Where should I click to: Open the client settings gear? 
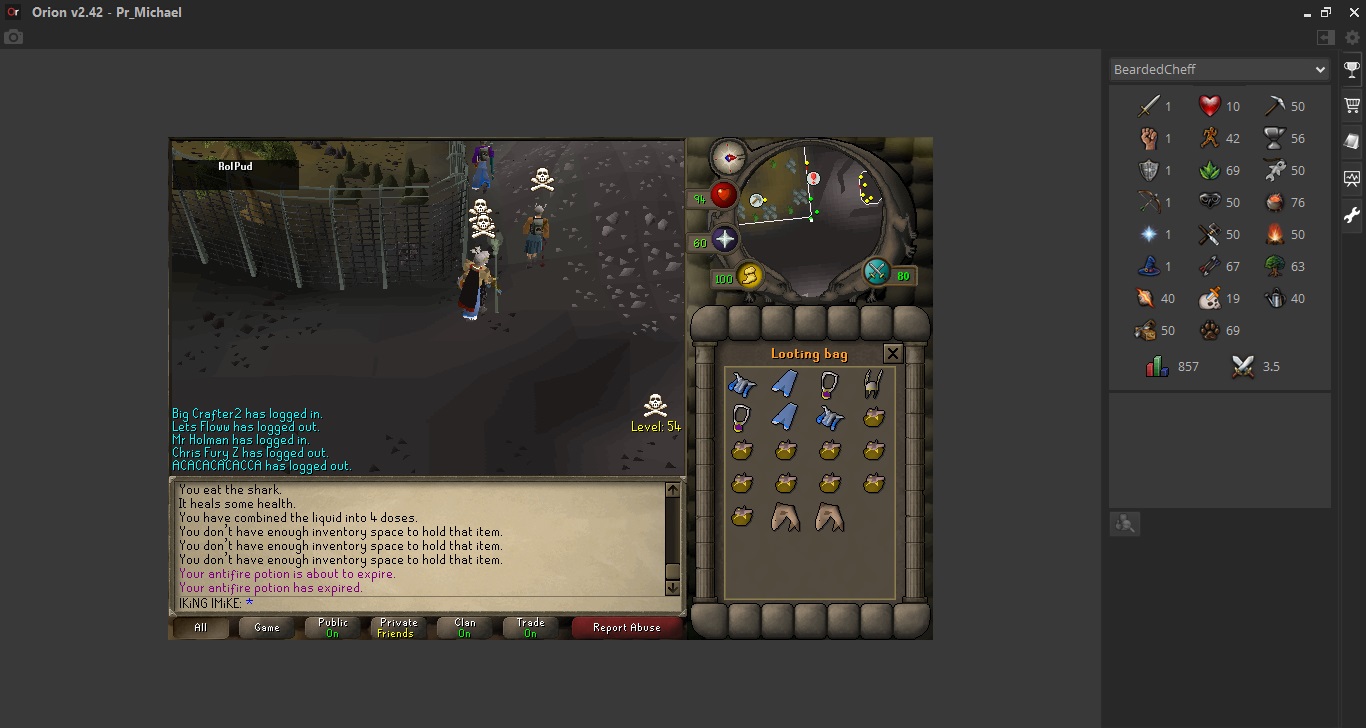pos(1352,38)
